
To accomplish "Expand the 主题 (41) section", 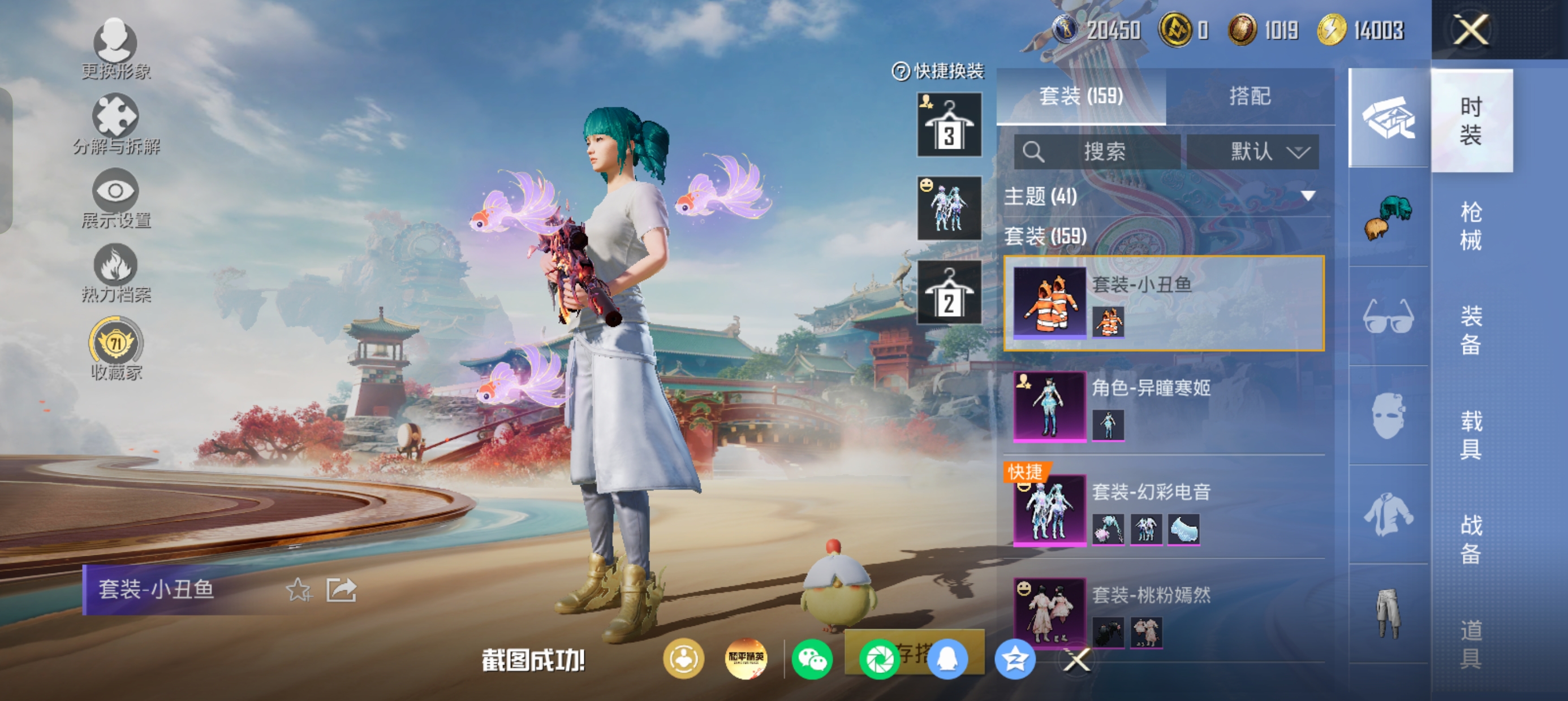I will [x=1307, y=196].
